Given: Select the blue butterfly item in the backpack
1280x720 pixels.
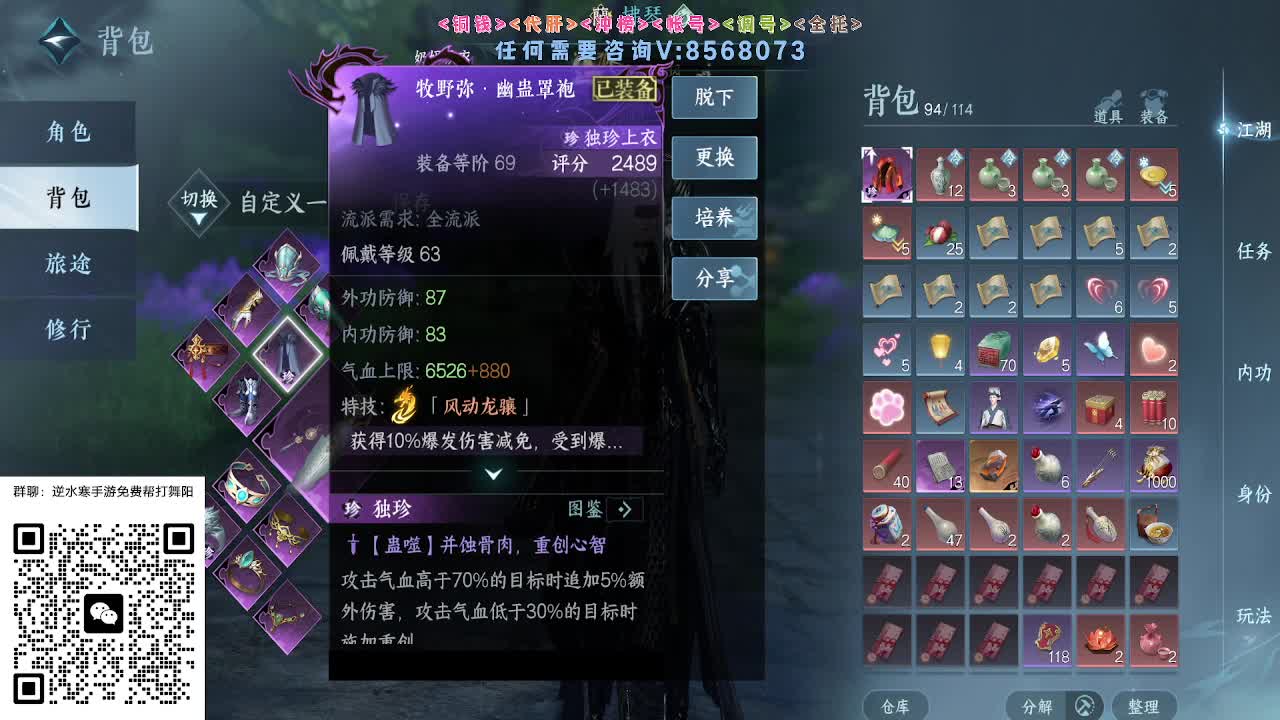Looking at the screenshot, I should tap(1101, 350).
